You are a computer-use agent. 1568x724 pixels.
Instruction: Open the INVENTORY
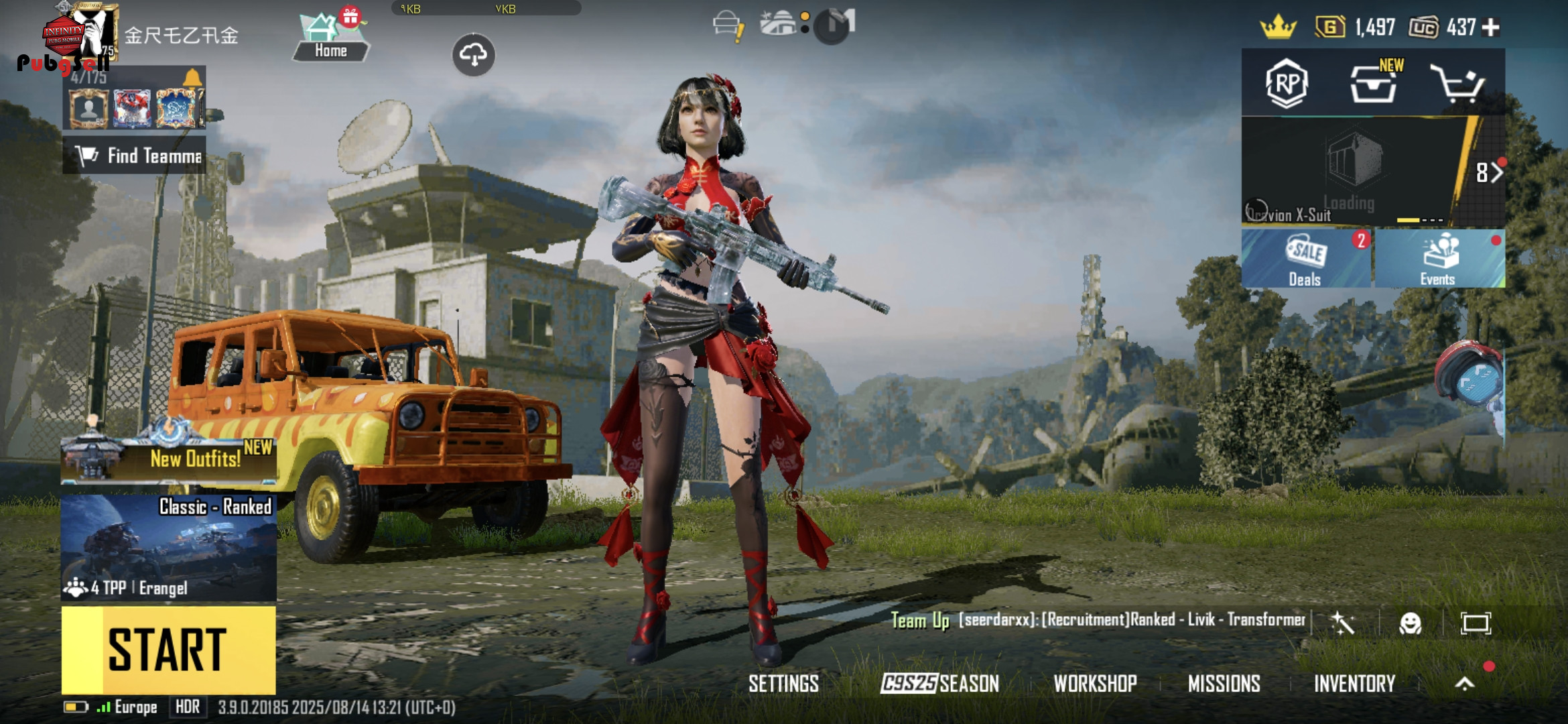(1354, 684)
